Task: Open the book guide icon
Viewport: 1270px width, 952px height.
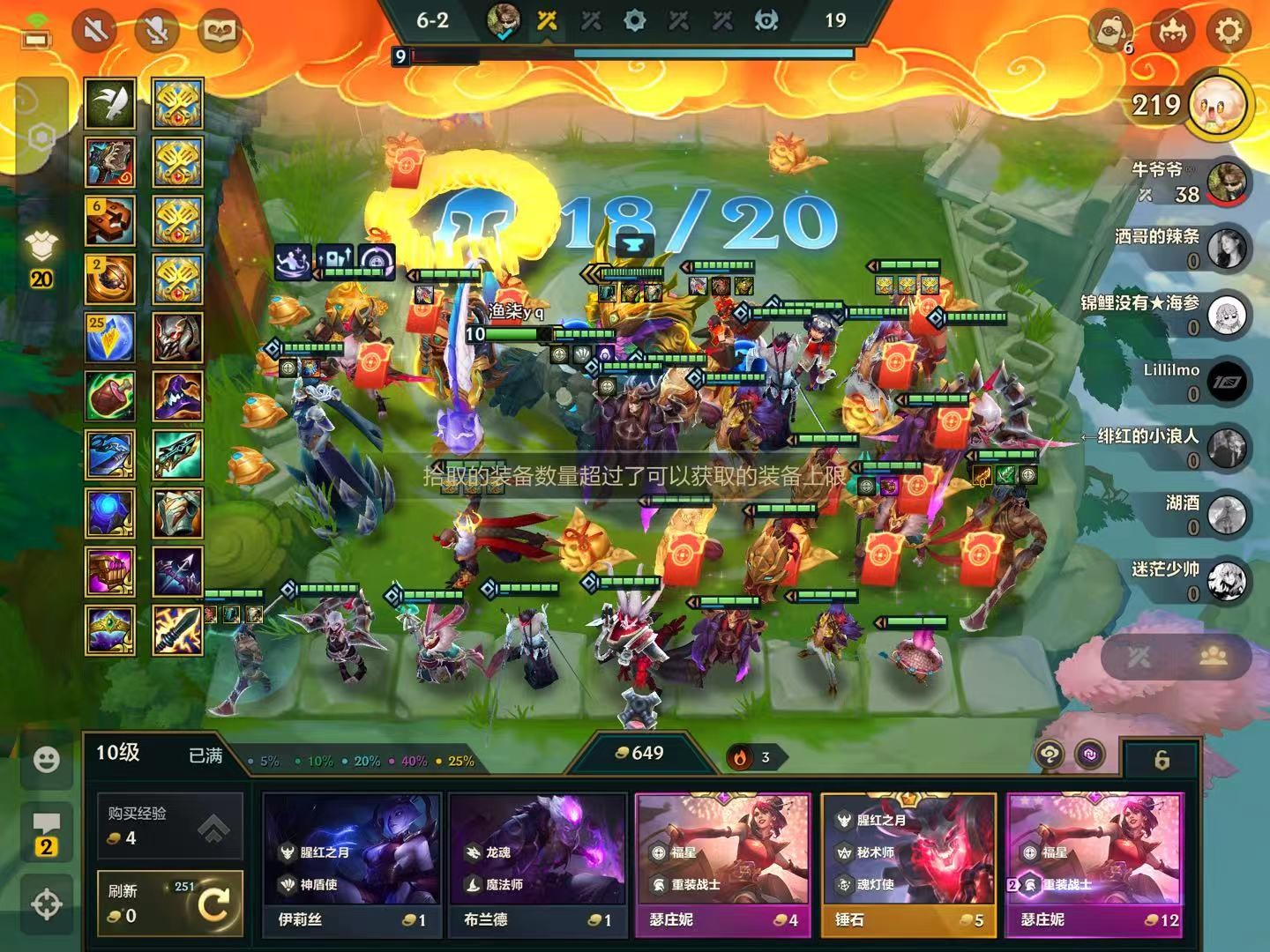Action: coord(217,32)
